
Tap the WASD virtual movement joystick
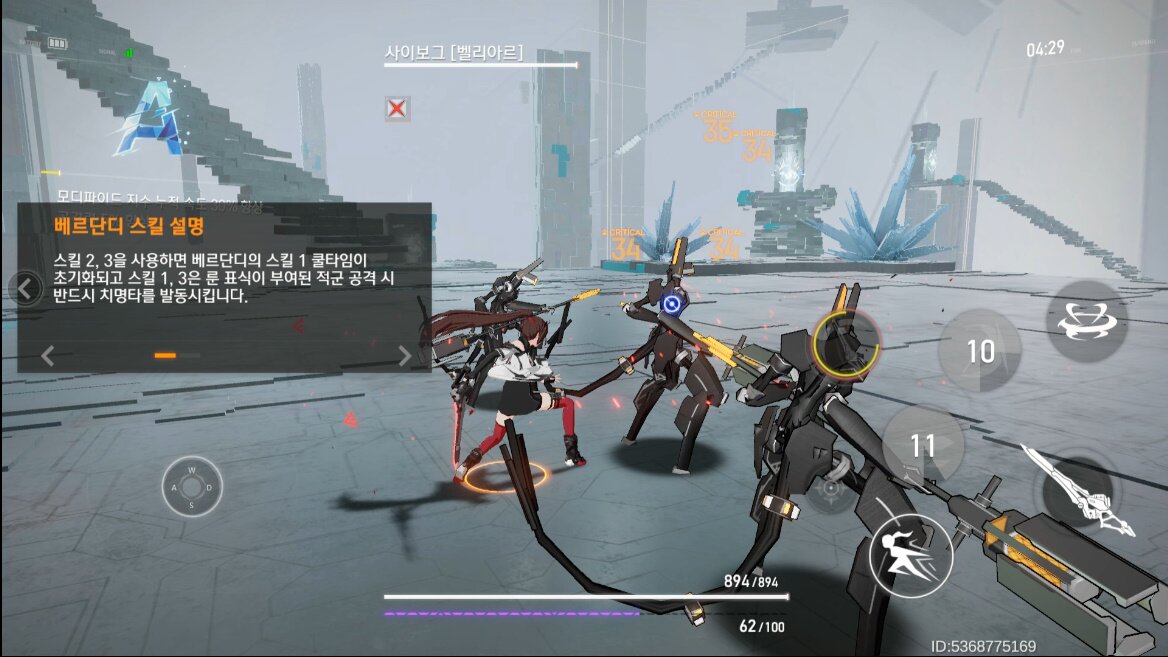coord(192,487)
